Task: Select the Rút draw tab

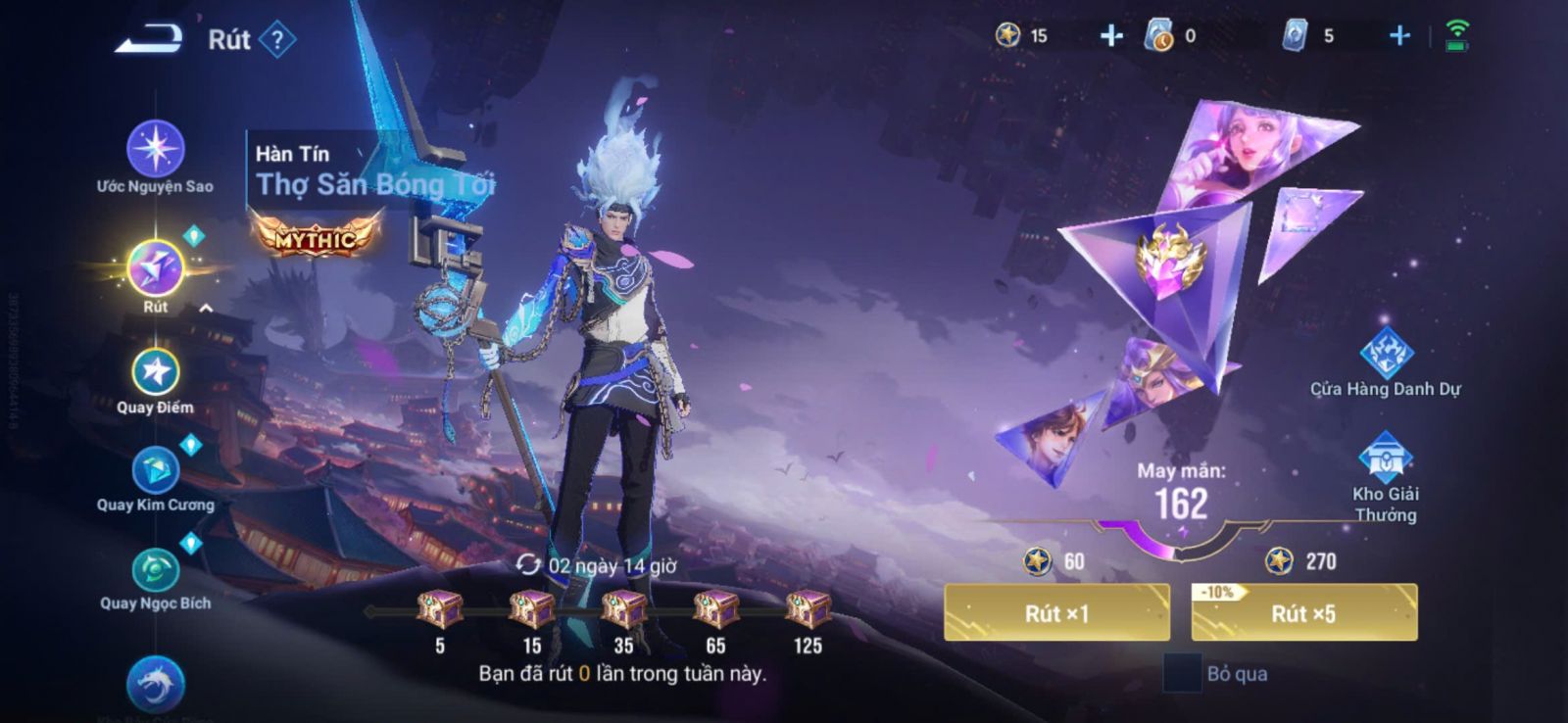Action: tap(155, 269)
